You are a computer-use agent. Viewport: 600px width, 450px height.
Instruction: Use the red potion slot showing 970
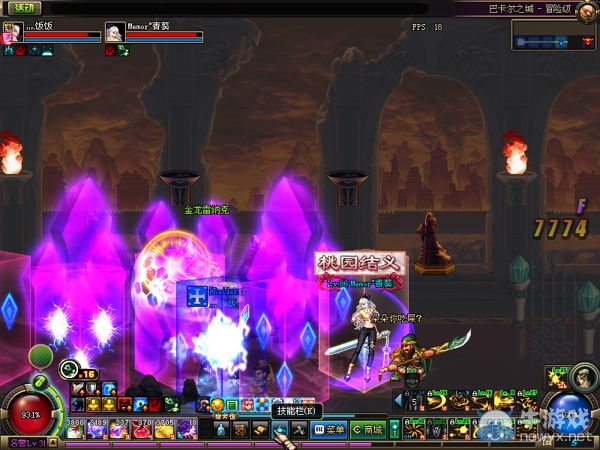[141, 429]
